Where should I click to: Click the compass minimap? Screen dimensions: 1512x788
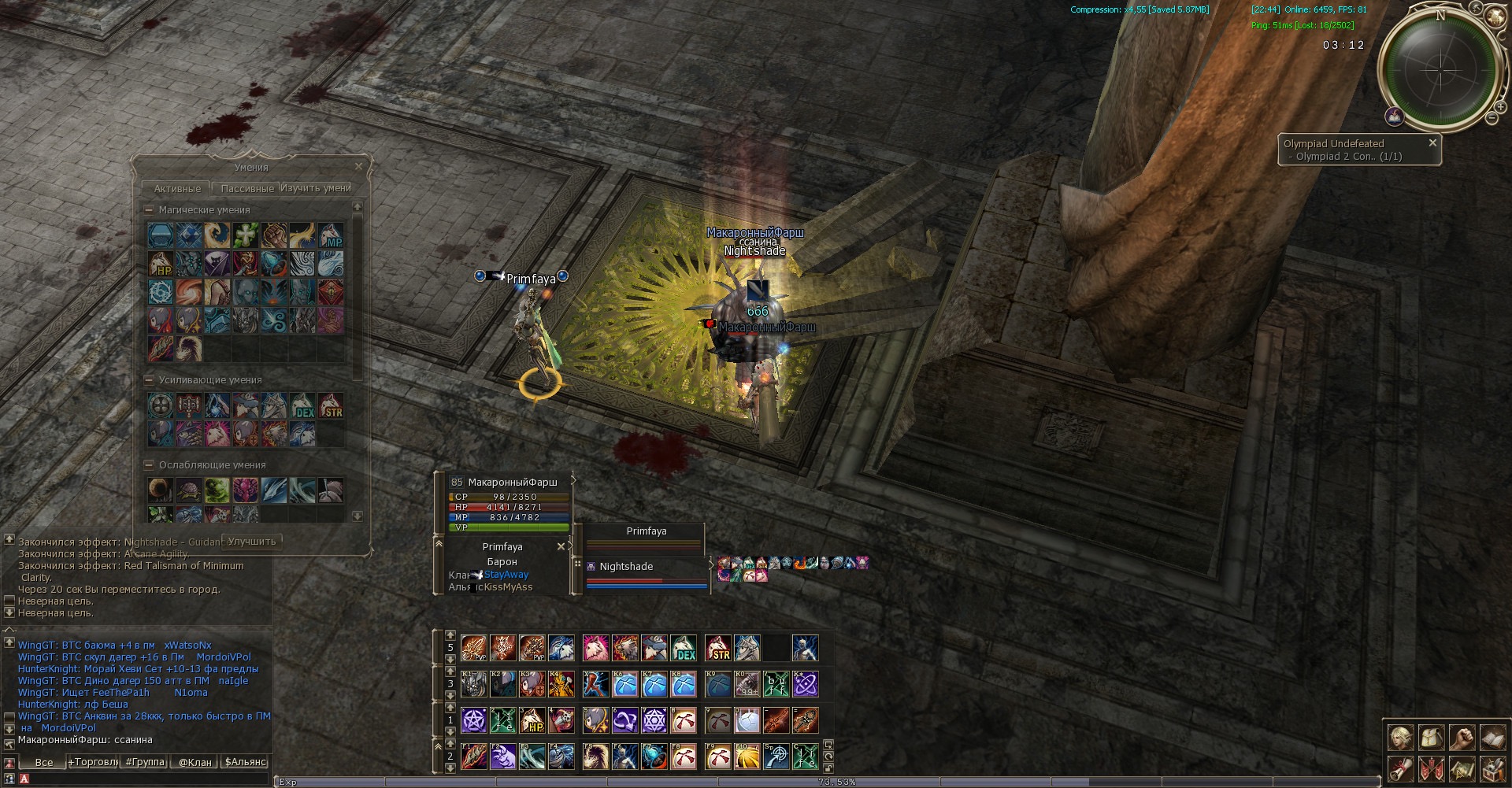click(1440, 70)
